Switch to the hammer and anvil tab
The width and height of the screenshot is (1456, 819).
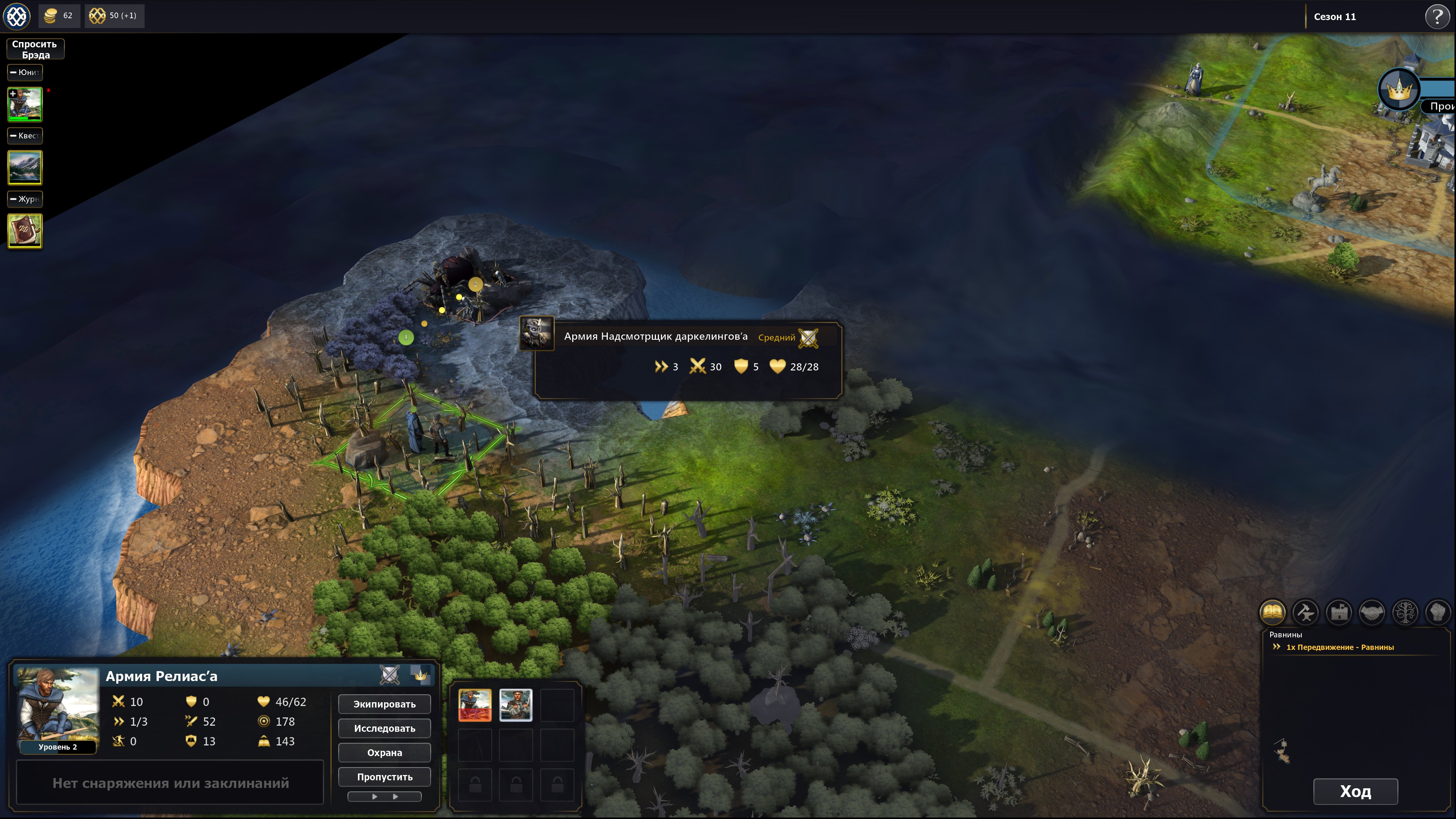click(x=1305, y=612)
